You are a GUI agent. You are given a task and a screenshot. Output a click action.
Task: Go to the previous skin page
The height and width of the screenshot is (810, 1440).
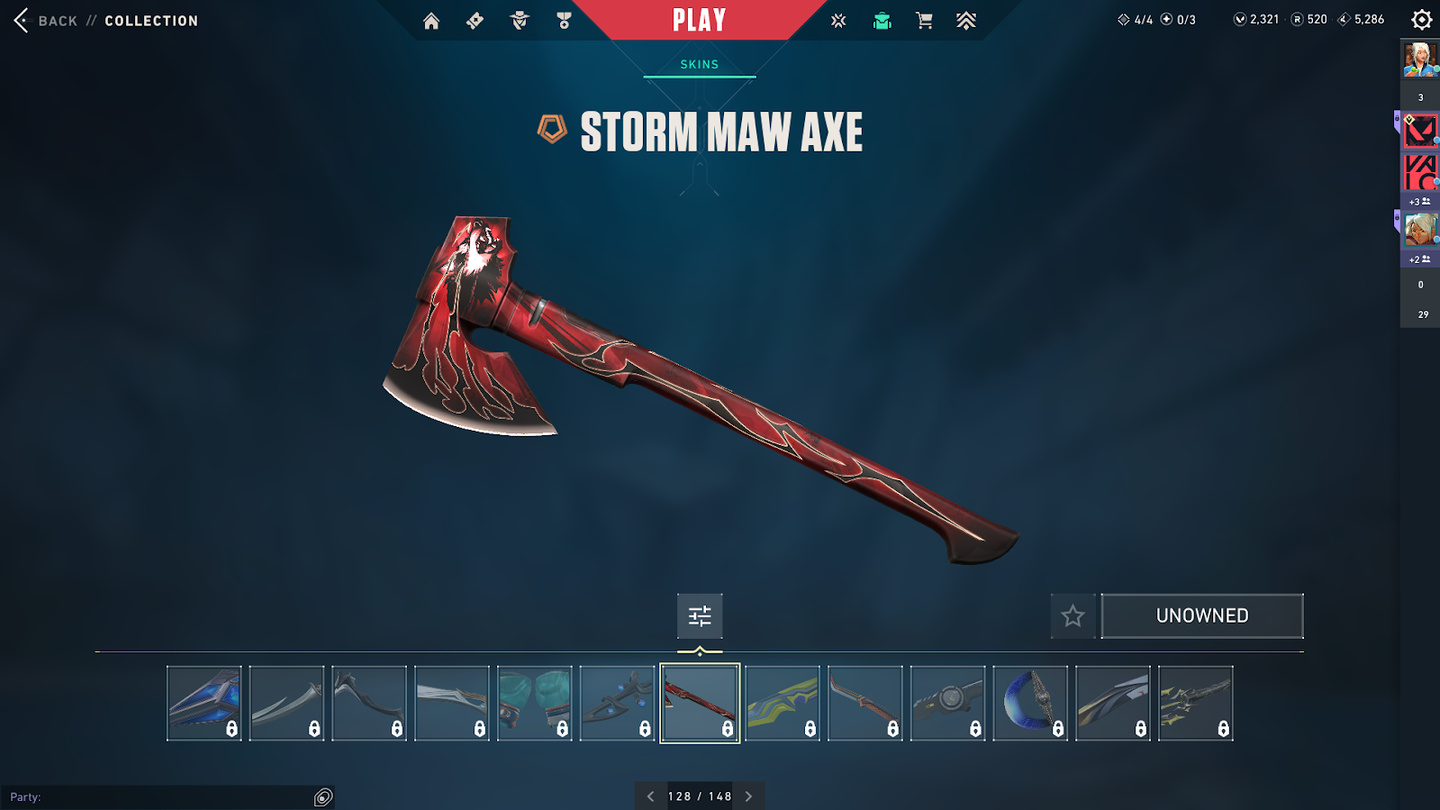[651, 796]
